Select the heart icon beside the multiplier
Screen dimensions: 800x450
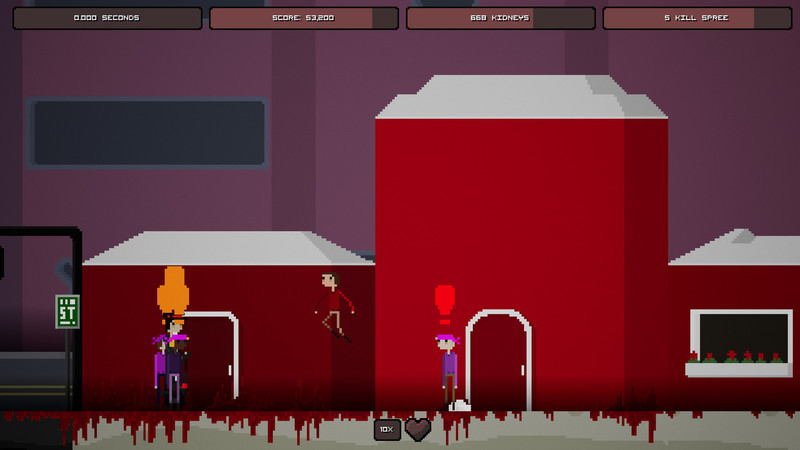(x=418, y=429)
